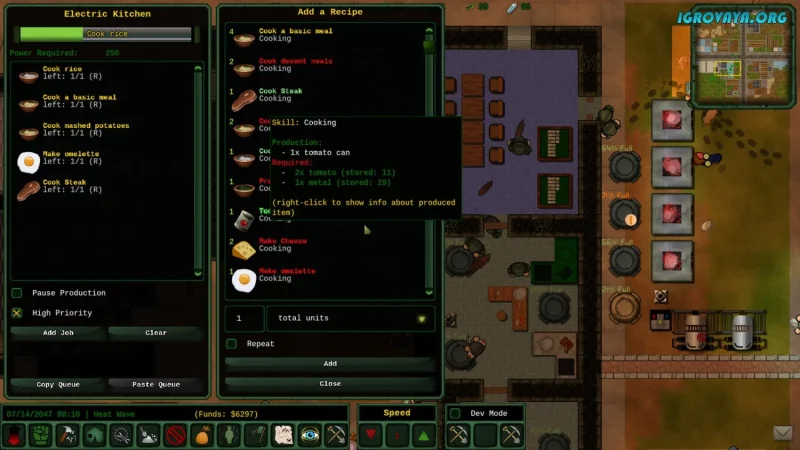Image resolution: width=800 pixels, height=450 pixels.
Task: Toggle the Pause Production checkbox
Action: click(17, 293)
